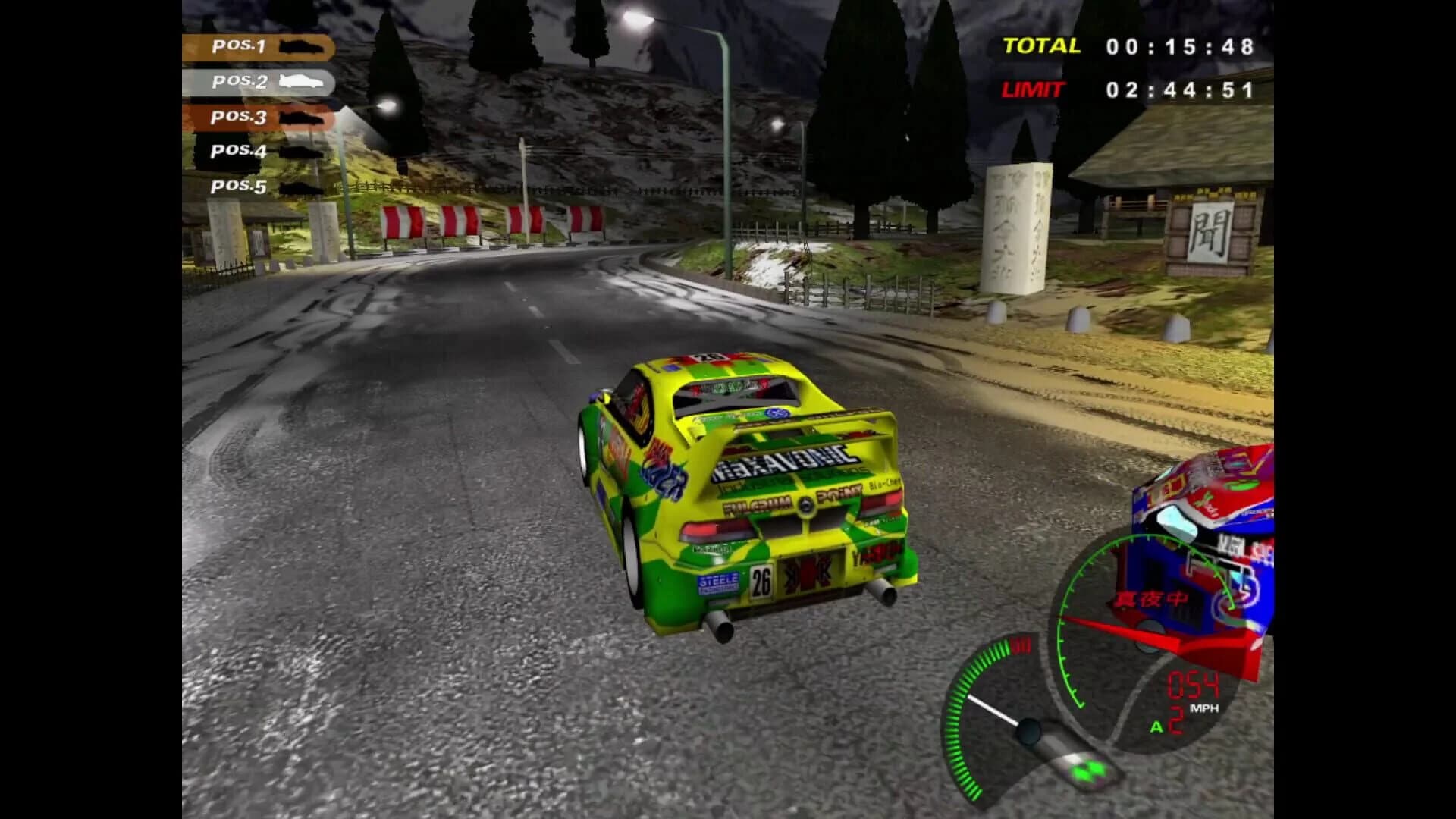This screenshot has height=819, width=1456.
Task: Click the yellow TOTAL label
Action: point(1040,45)
